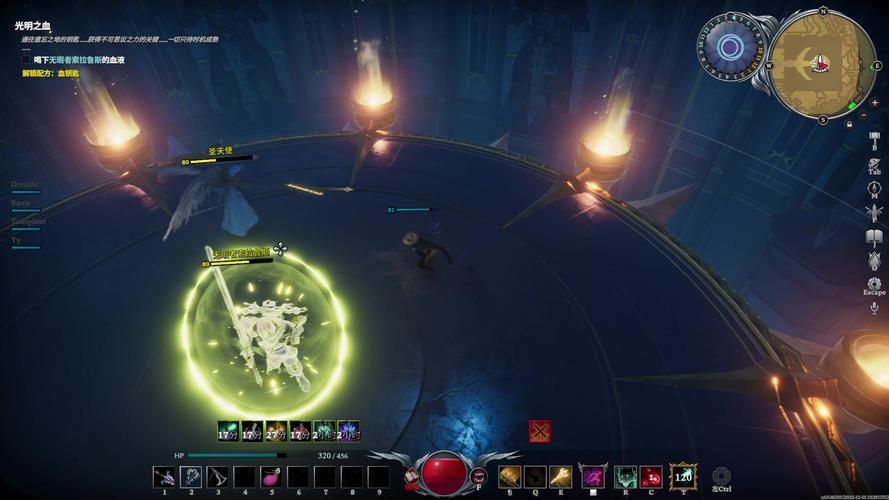Zoom in the minimap with plus button
The image size is (889, 500).
[x=874, y=102]
